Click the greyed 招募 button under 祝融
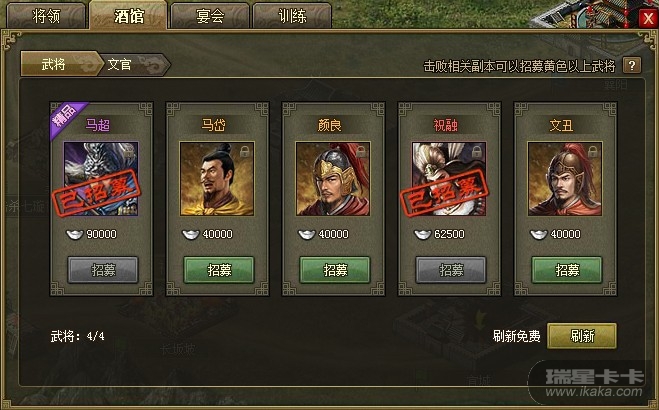 click(451, 270)
